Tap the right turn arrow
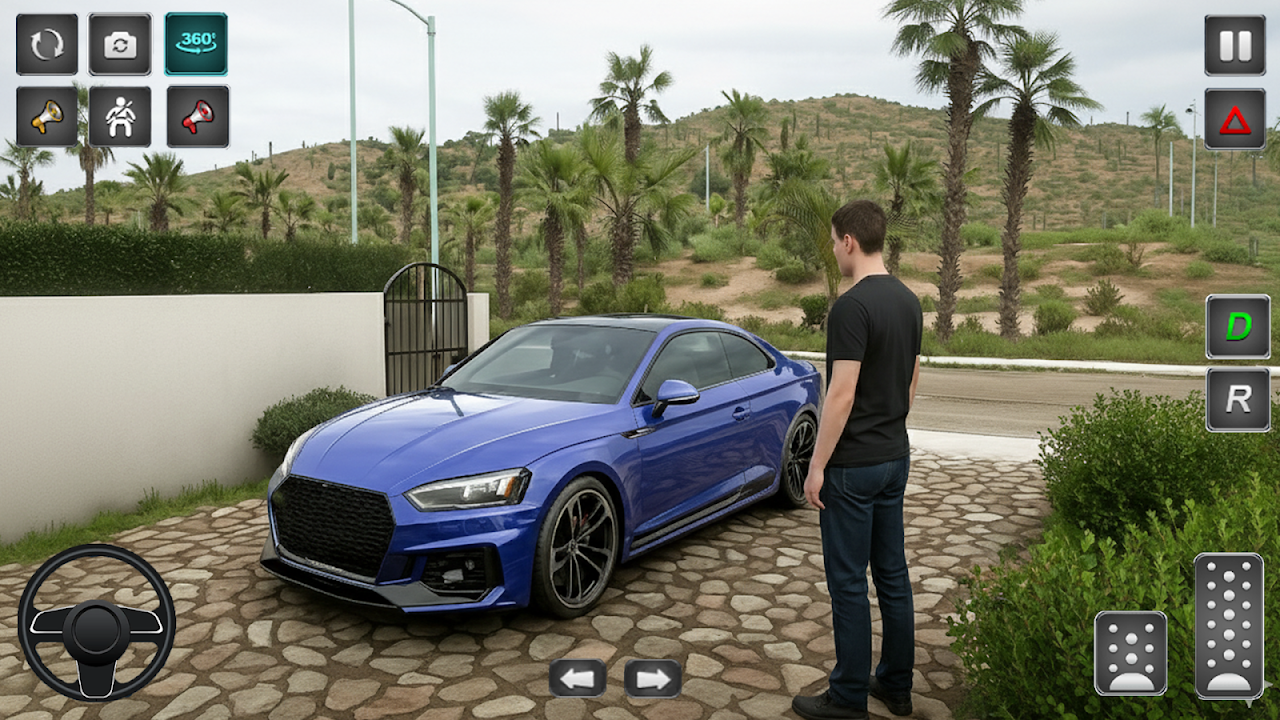The width and height of the screenshot is (1280, 720). pyautogui.click(x=653, y=678)
